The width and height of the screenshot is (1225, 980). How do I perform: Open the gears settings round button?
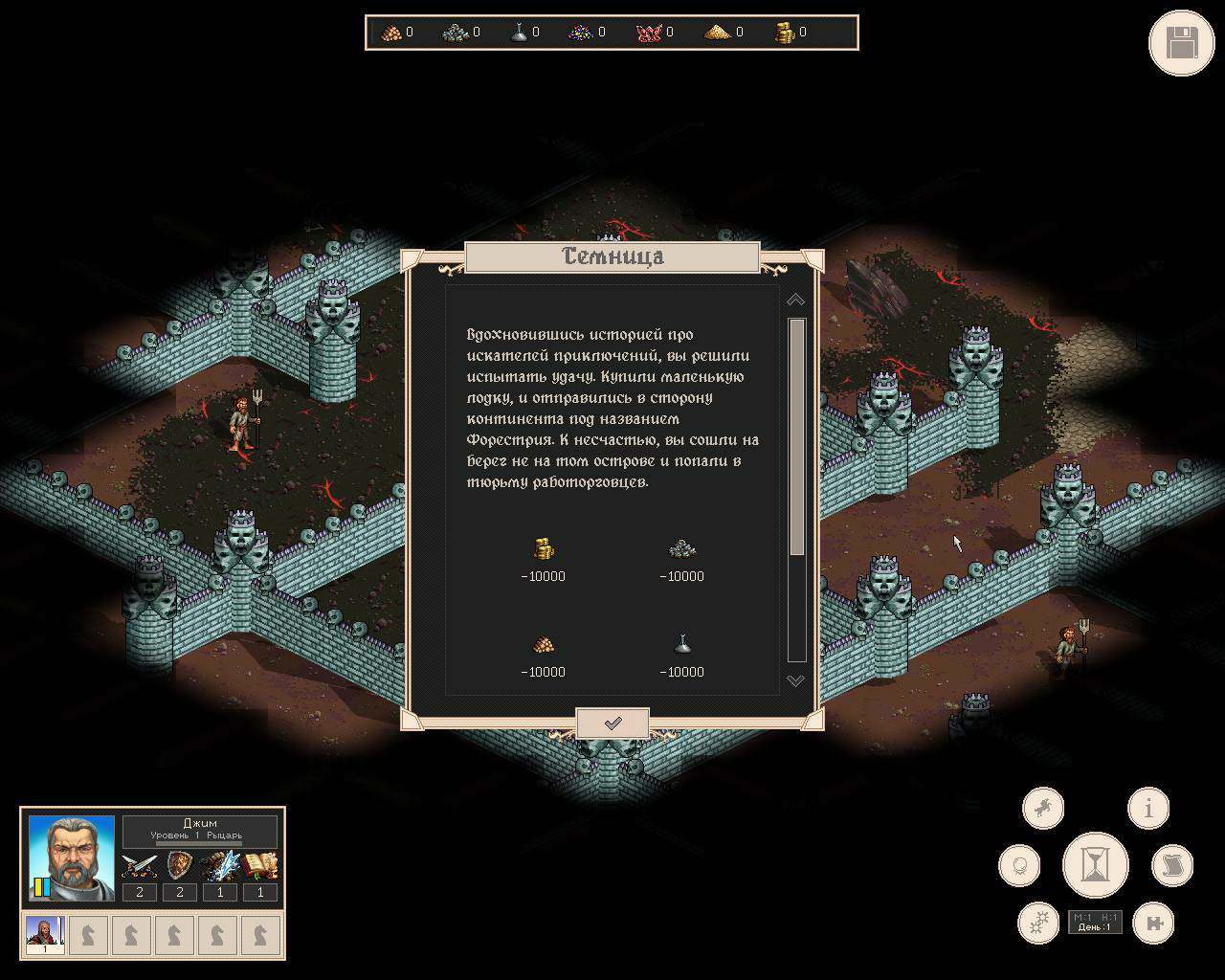[1038, 923]
